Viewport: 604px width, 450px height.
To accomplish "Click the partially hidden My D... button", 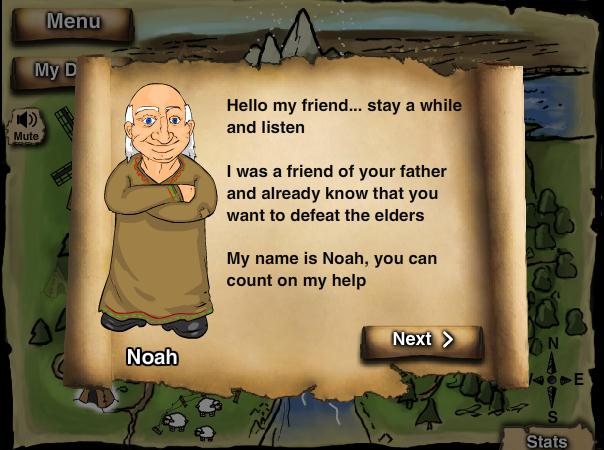I will point(46,71).
